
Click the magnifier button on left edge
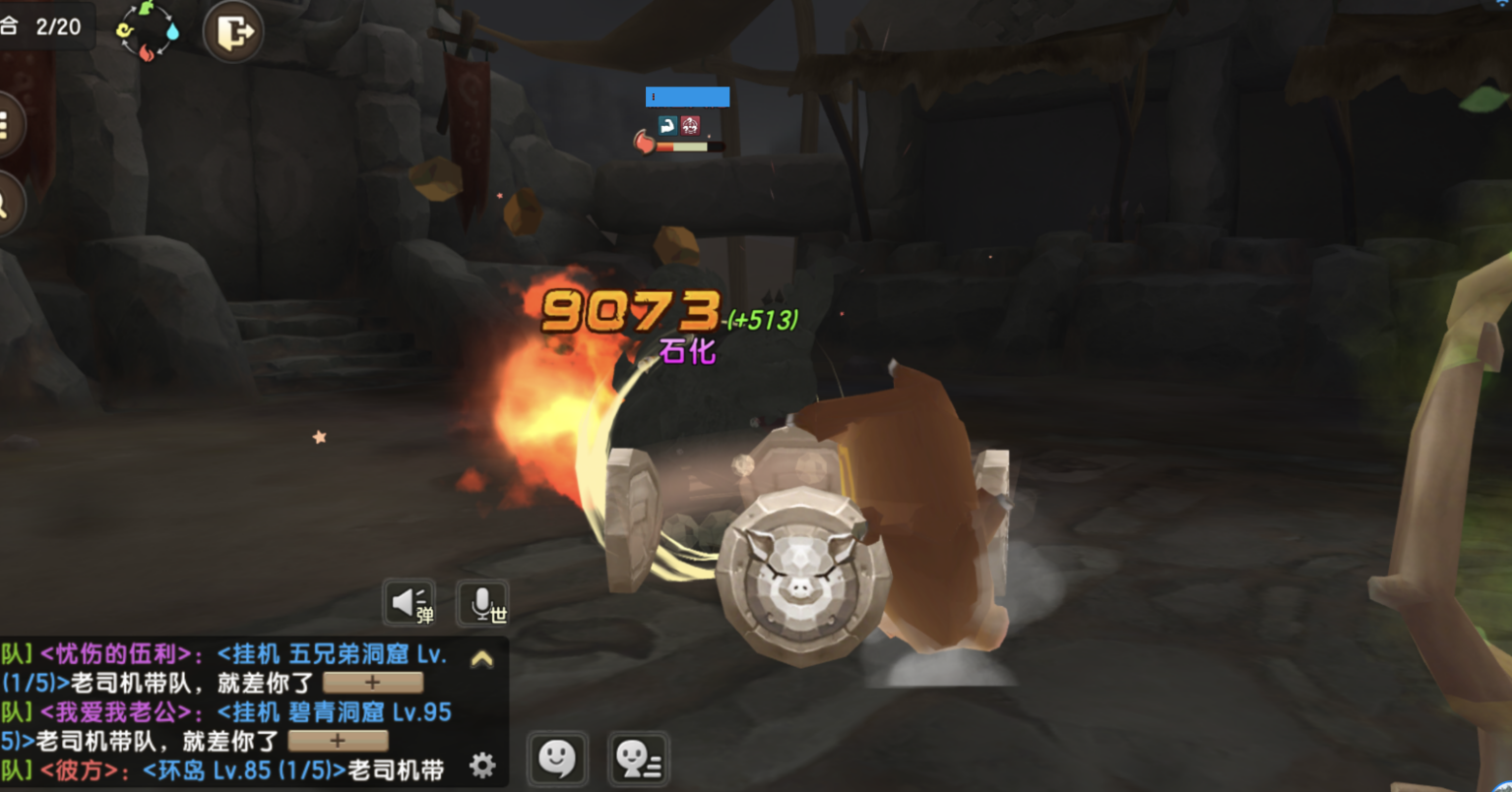tap(6, 204)
